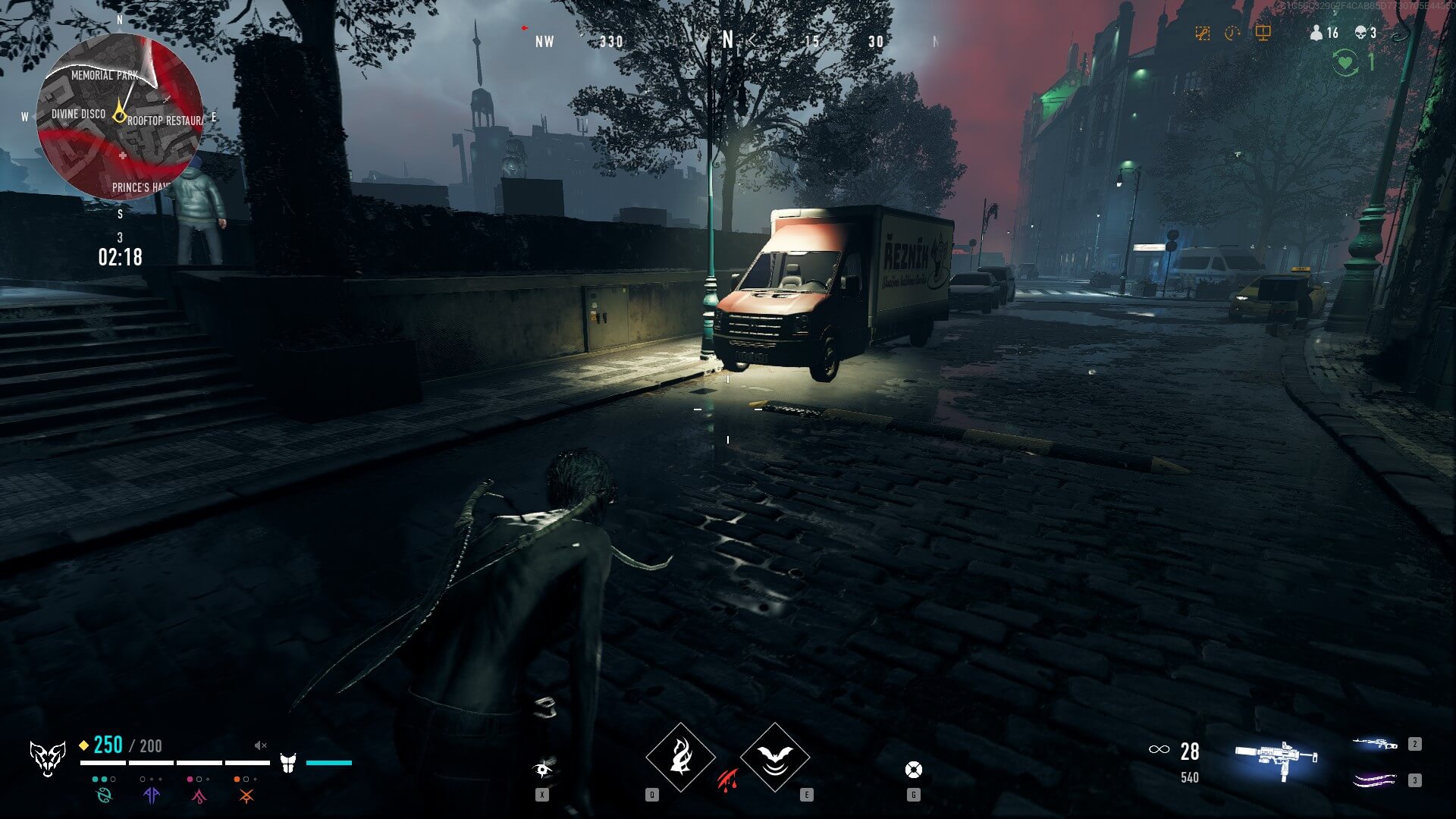Trigger the heightened senses eye icon
1456x819 pixels.
click(542, 770)
